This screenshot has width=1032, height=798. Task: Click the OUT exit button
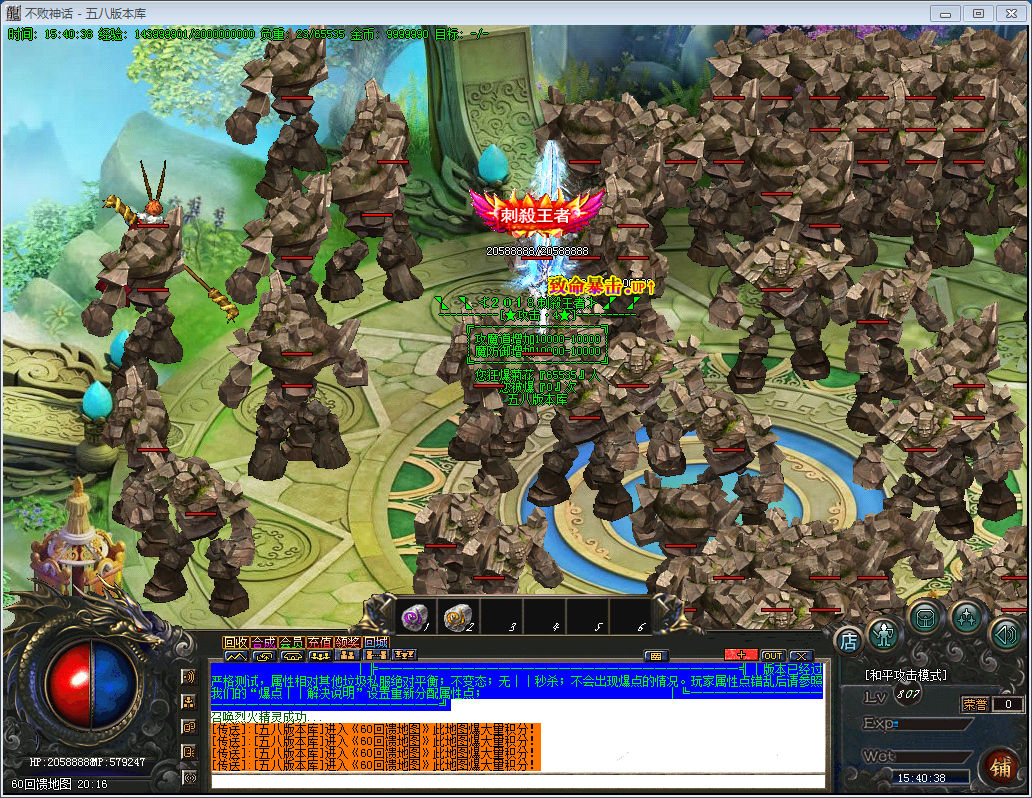coord(772,656)
